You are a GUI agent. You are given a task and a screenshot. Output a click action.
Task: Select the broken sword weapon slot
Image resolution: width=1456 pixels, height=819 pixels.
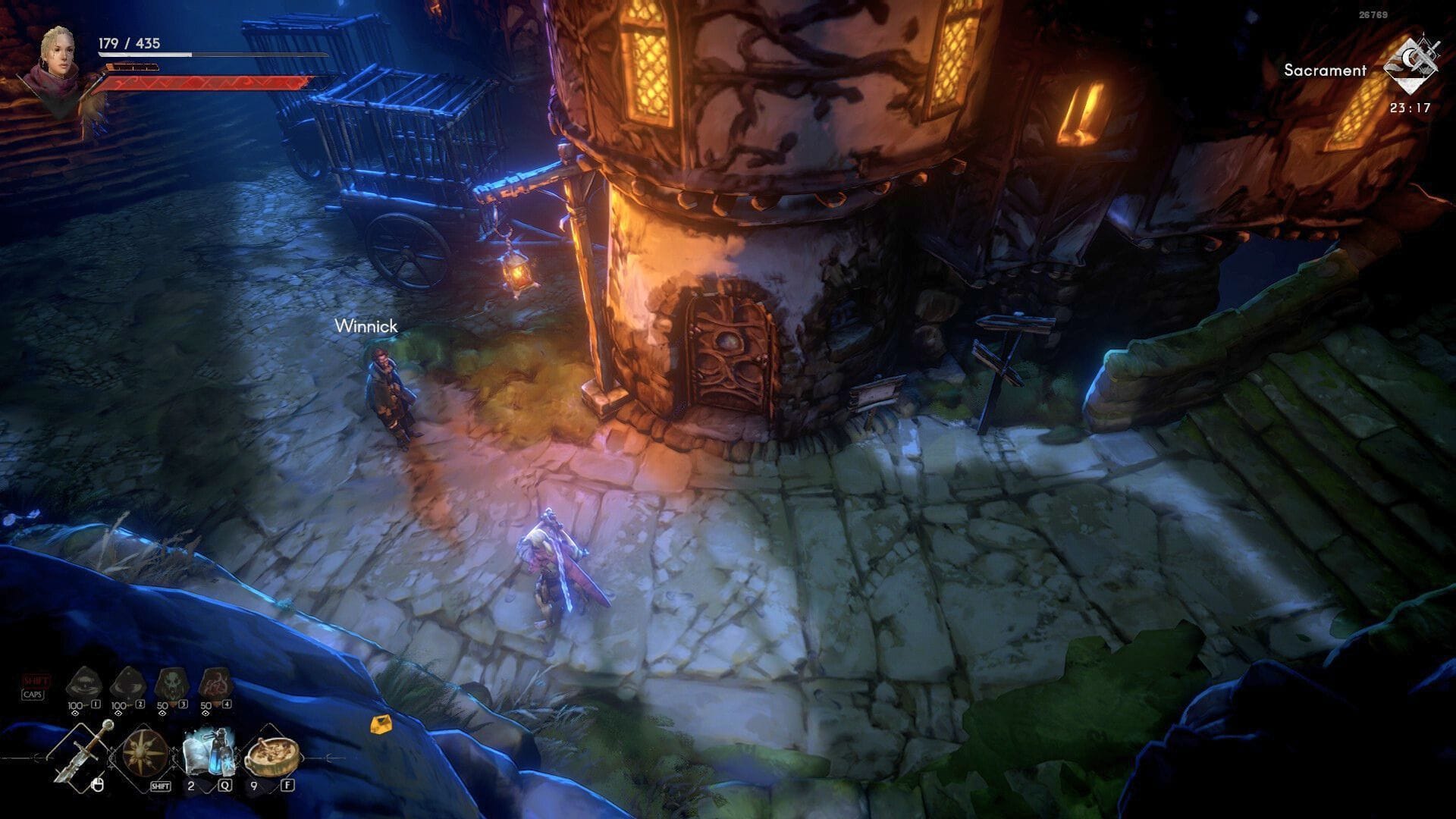point(83,753)
